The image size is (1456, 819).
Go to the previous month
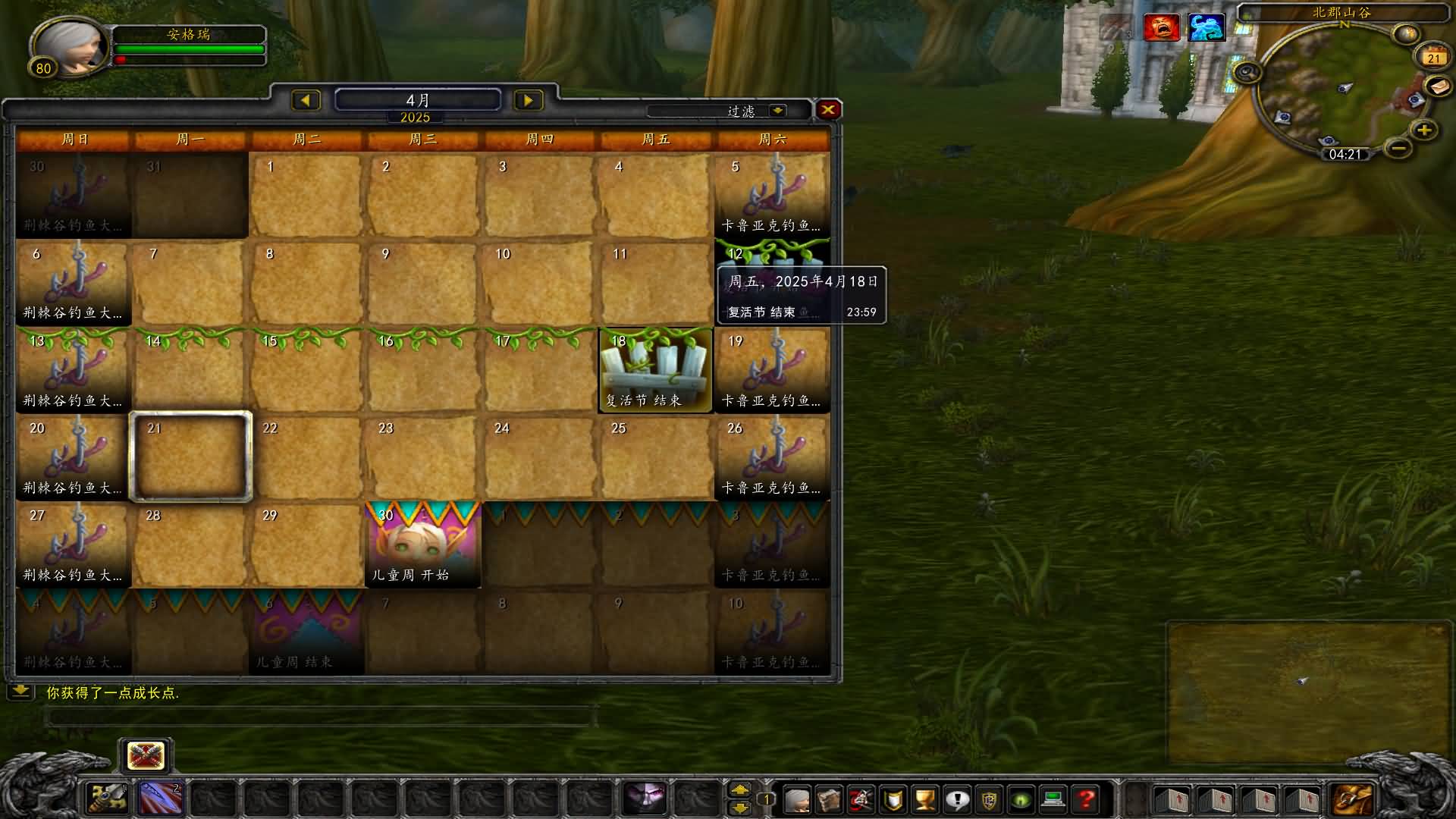coord(306,100)
